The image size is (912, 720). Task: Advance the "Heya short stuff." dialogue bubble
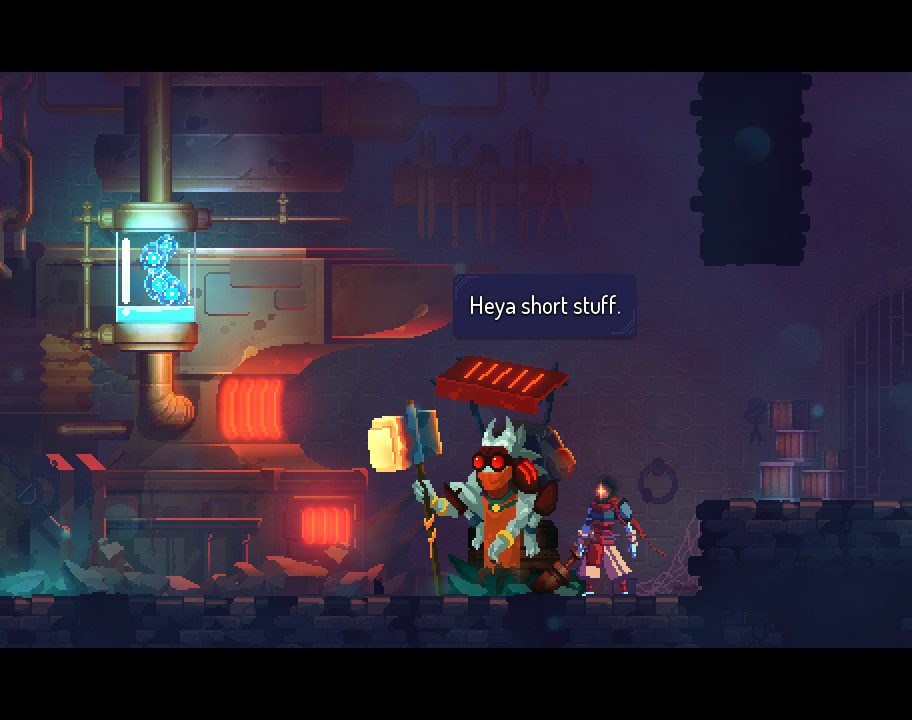545,306
